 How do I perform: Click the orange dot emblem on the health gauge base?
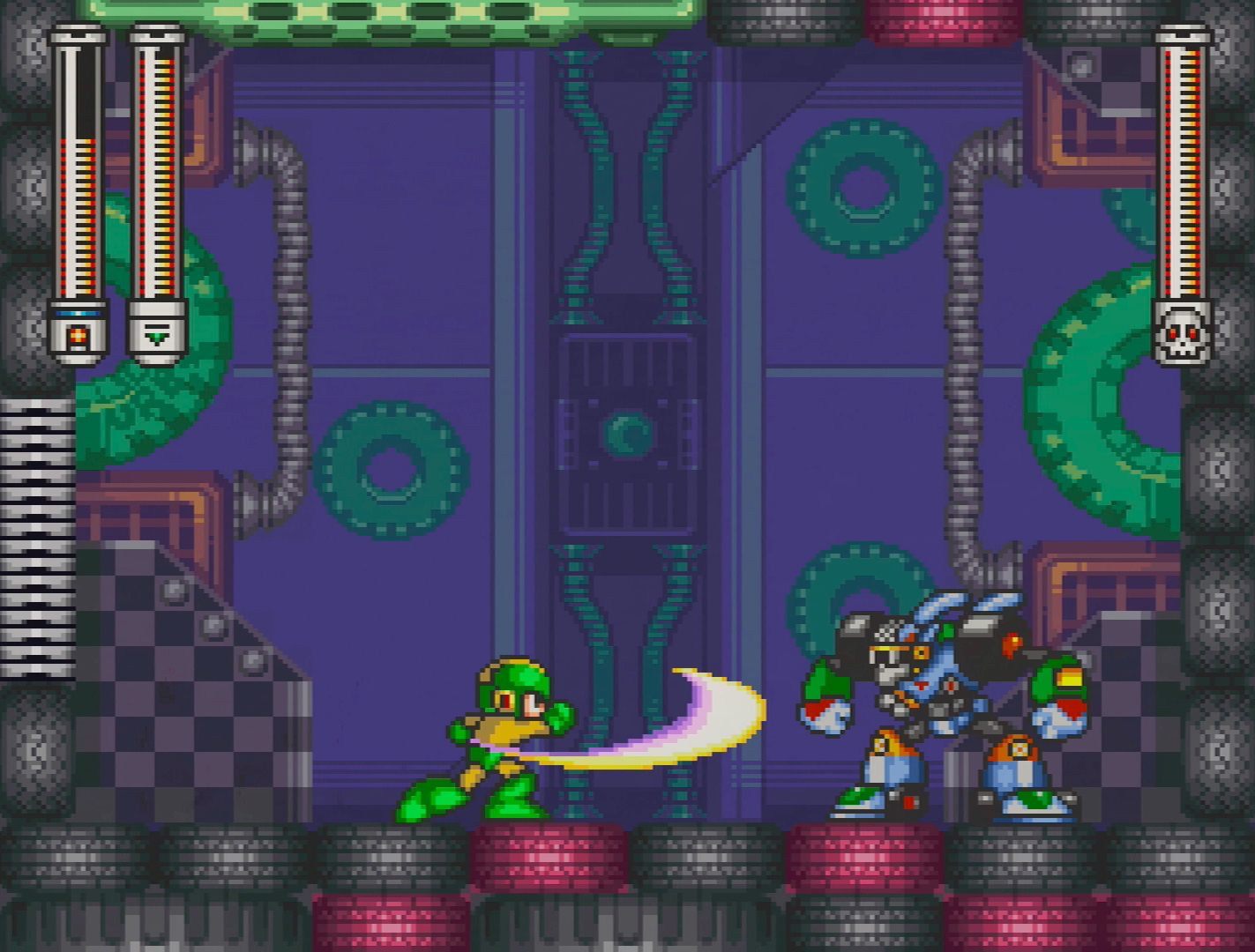[77, 333]
